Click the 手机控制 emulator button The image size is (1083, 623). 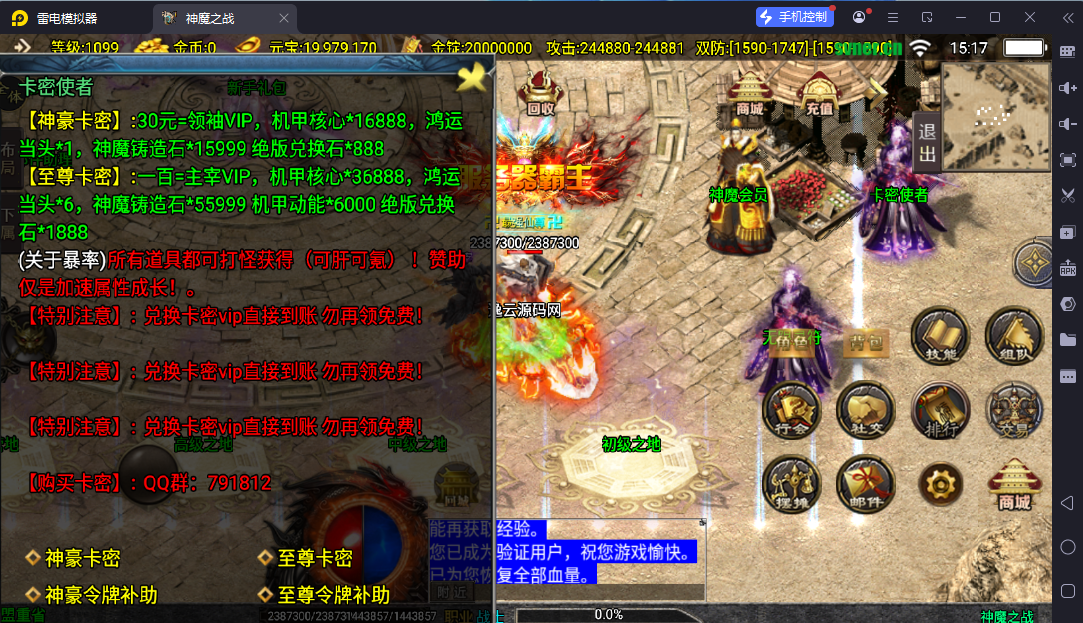click(x=795, y=17)
